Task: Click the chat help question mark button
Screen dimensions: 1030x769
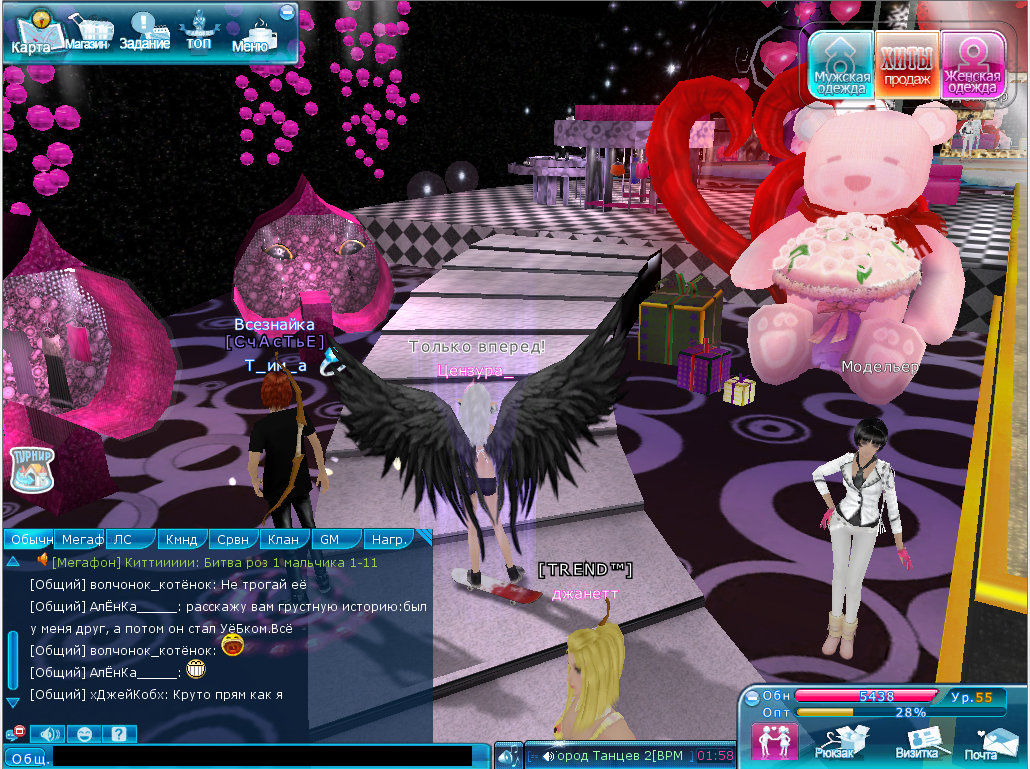Action: (x=119, y=734)
